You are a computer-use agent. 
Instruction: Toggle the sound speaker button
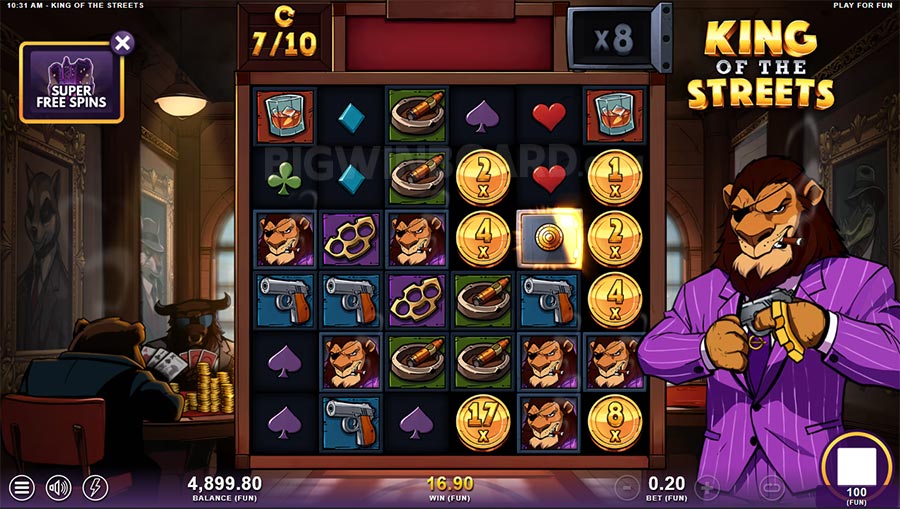59,488
